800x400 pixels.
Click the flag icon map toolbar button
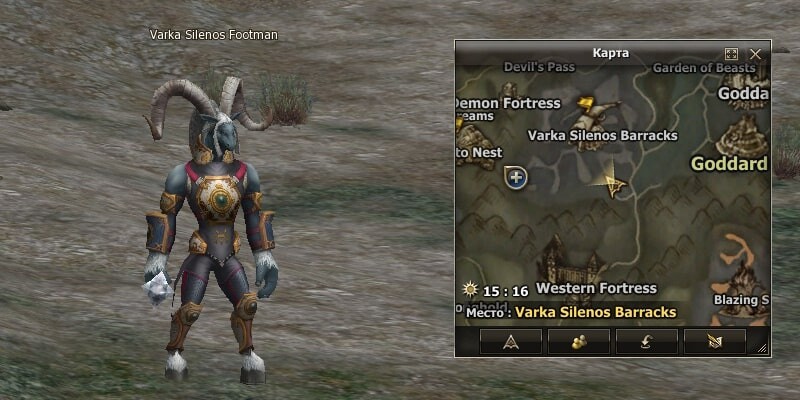(x=714, y=341)
